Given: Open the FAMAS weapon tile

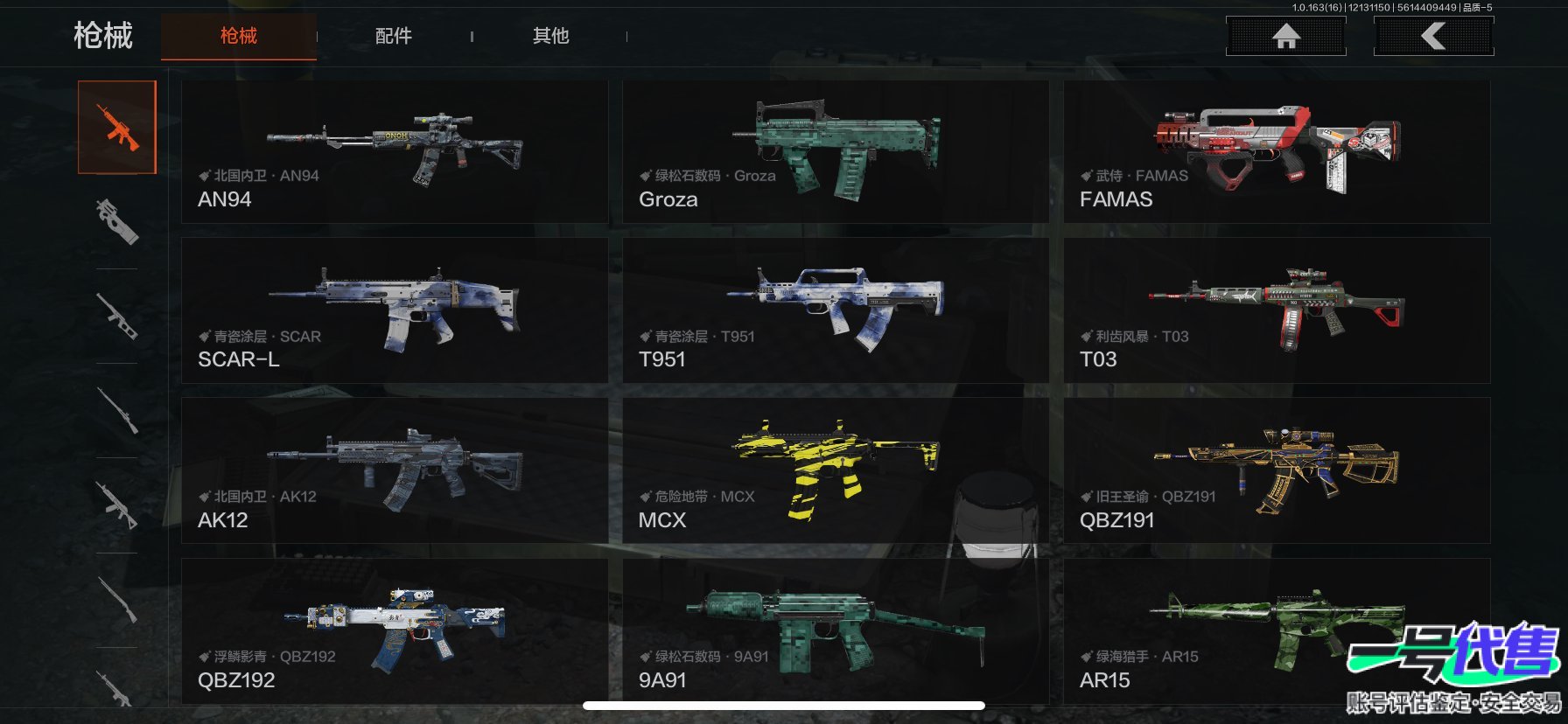Looking at the screenshot, I should pos(1277,152).
